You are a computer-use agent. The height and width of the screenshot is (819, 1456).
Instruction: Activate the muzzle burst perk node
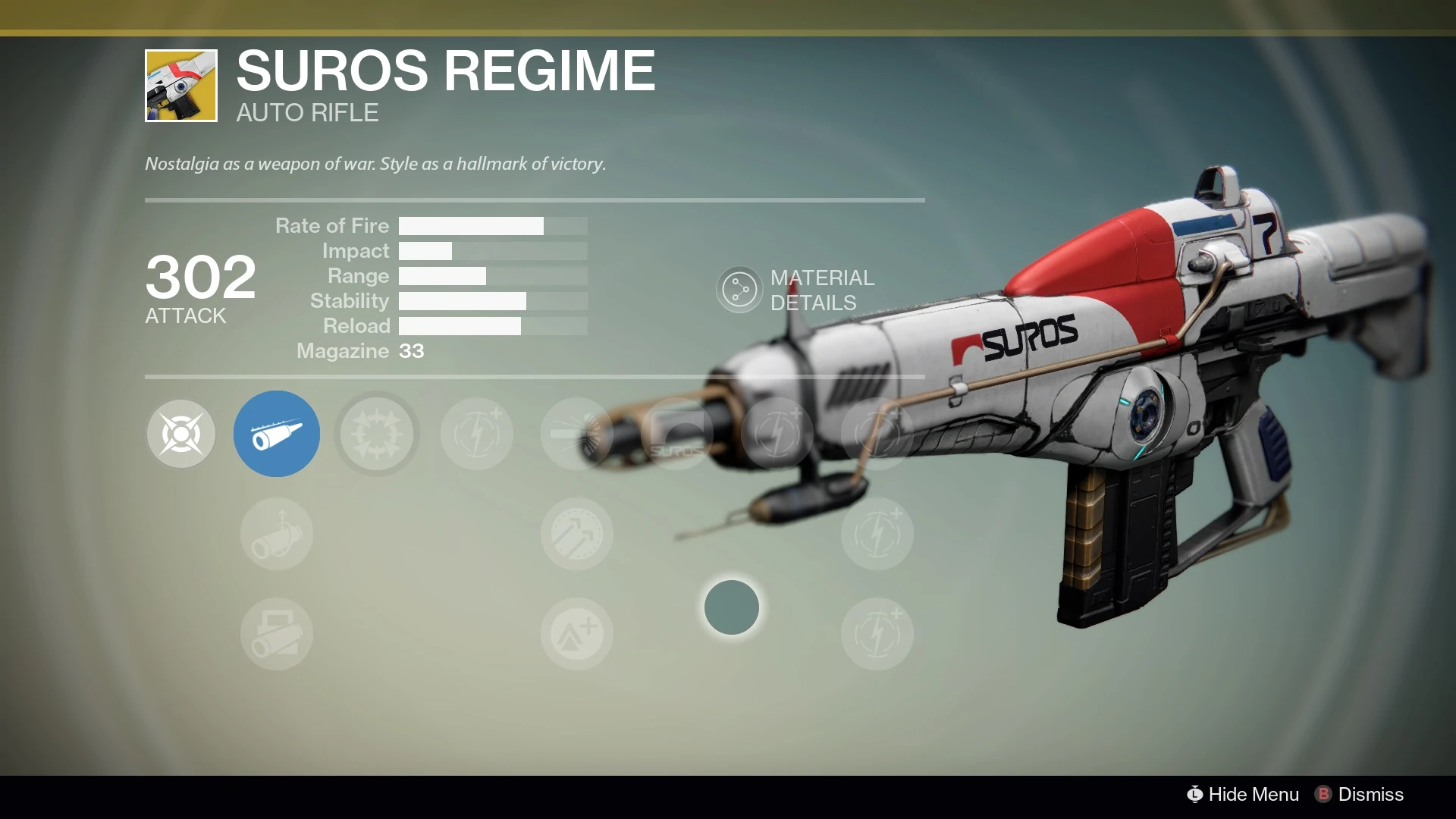click(x=577, y=434)
